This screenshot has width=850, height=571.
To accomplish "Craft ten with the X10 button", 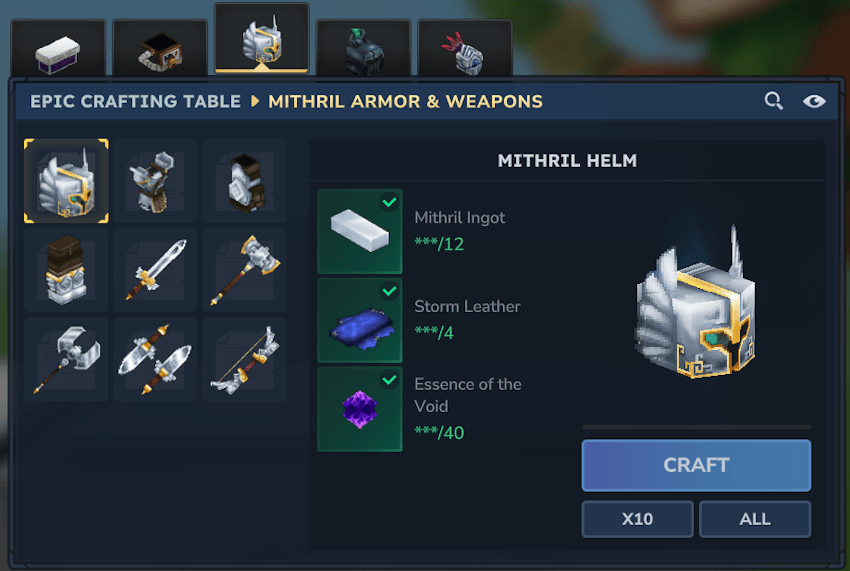I will (x=637, y=519).
